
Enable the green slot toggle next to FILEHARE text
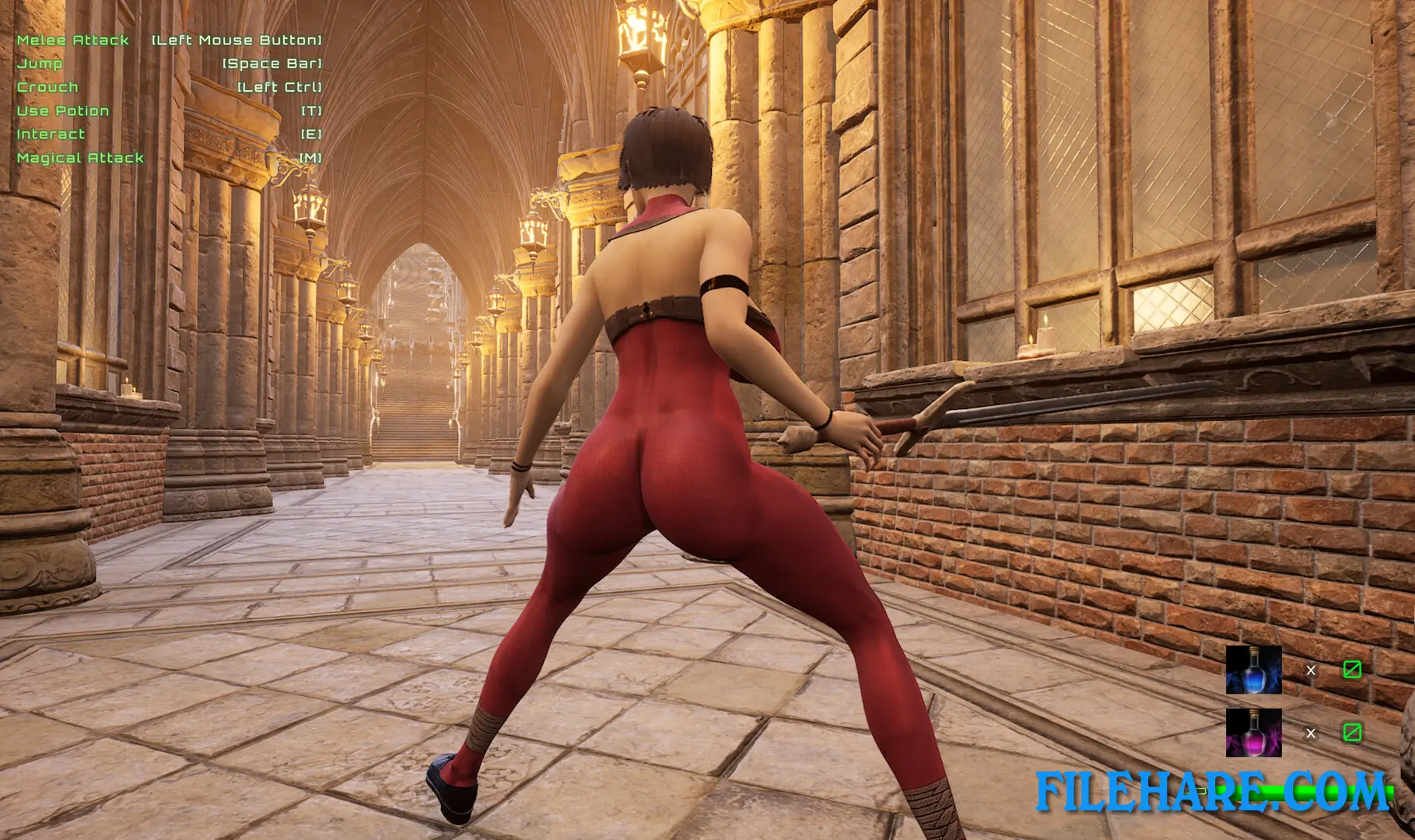1353,733
